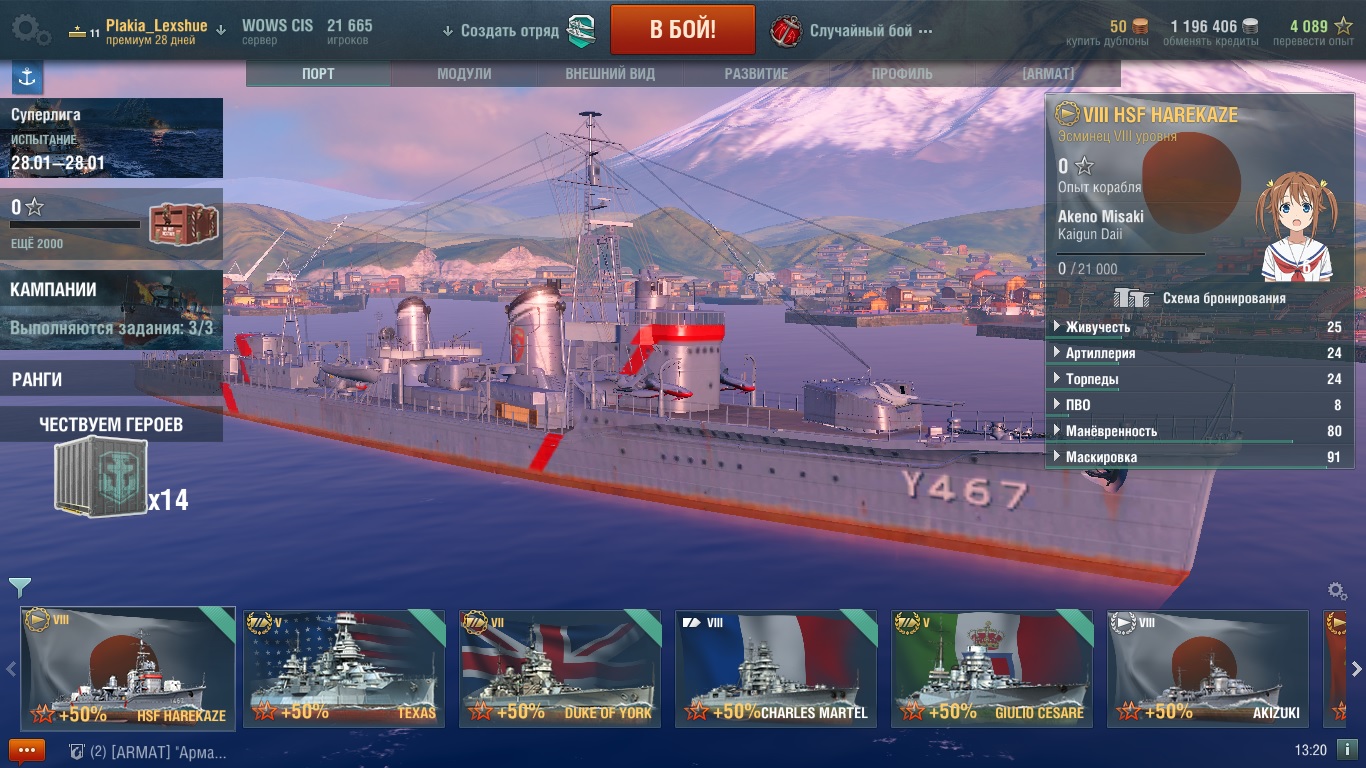
Task: View Схема бронирования armor layout
Action: coord(1200,298)
